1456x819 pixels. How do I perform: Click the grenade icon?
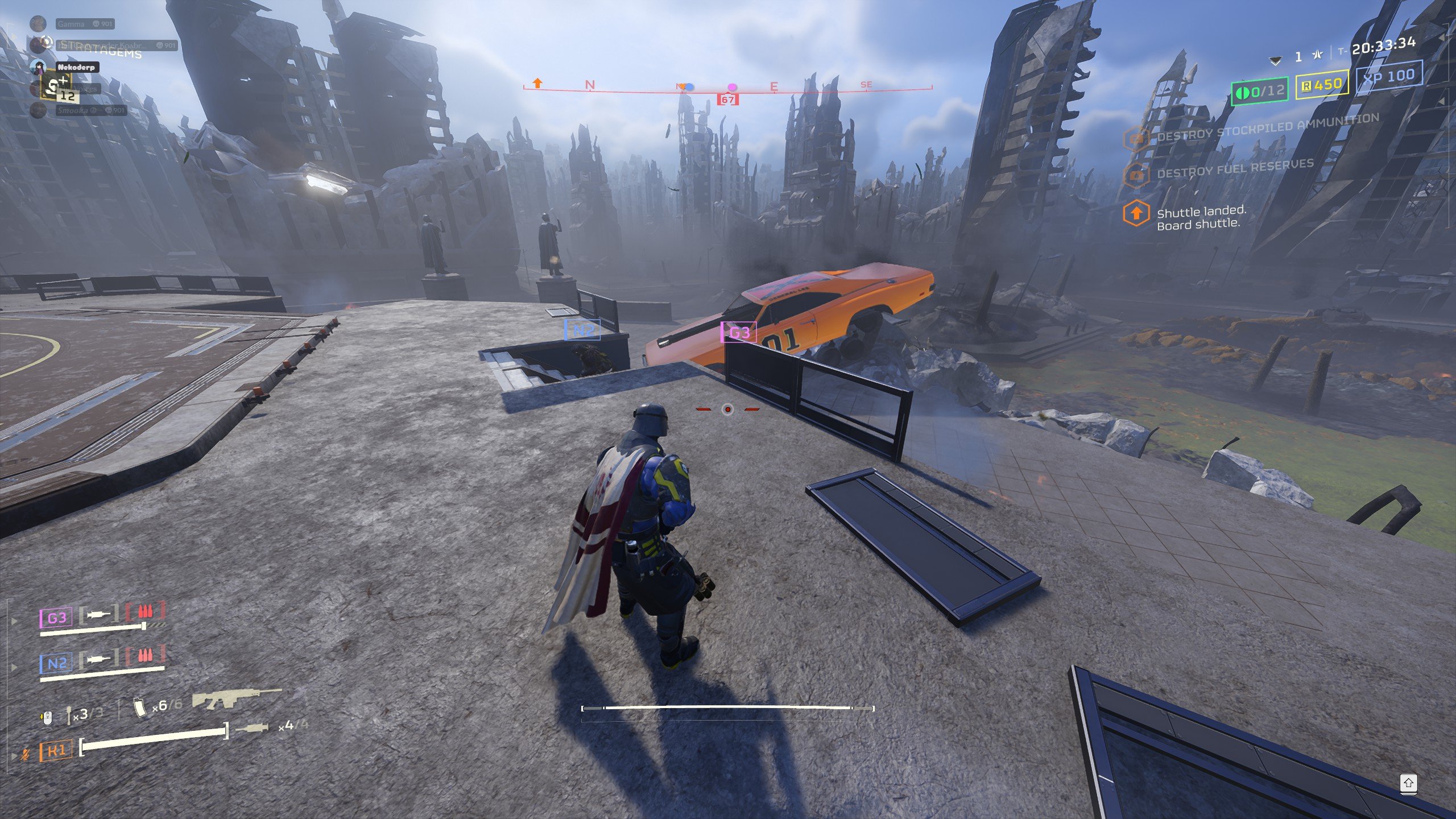pos(69,715)
